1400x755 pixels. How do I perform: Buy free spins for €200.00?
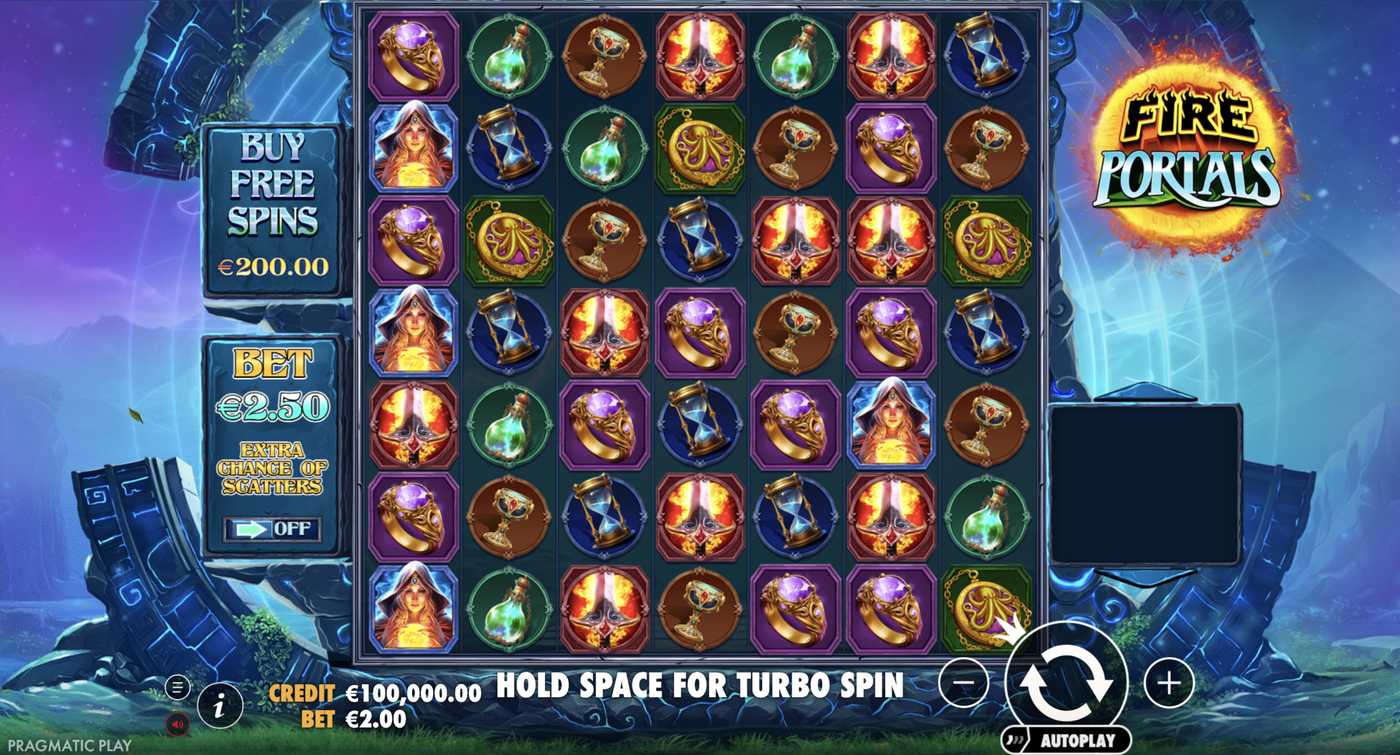pos(272,265)
